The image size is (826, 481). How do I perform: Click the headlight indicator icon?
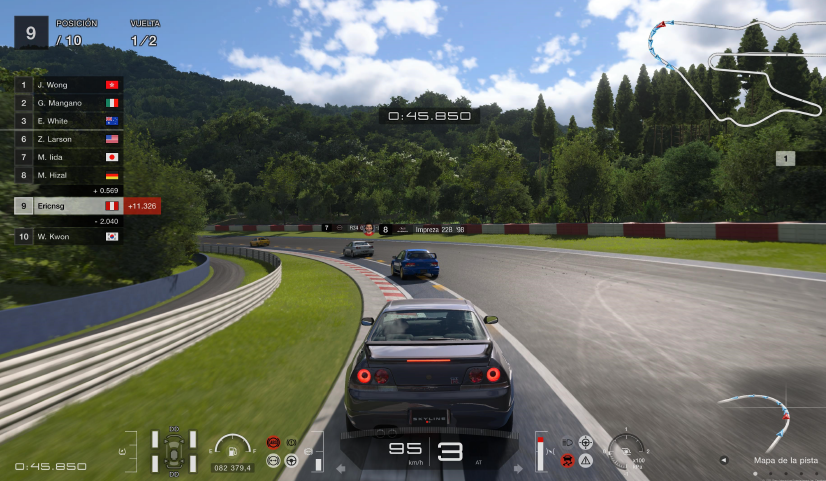[567, 442]
